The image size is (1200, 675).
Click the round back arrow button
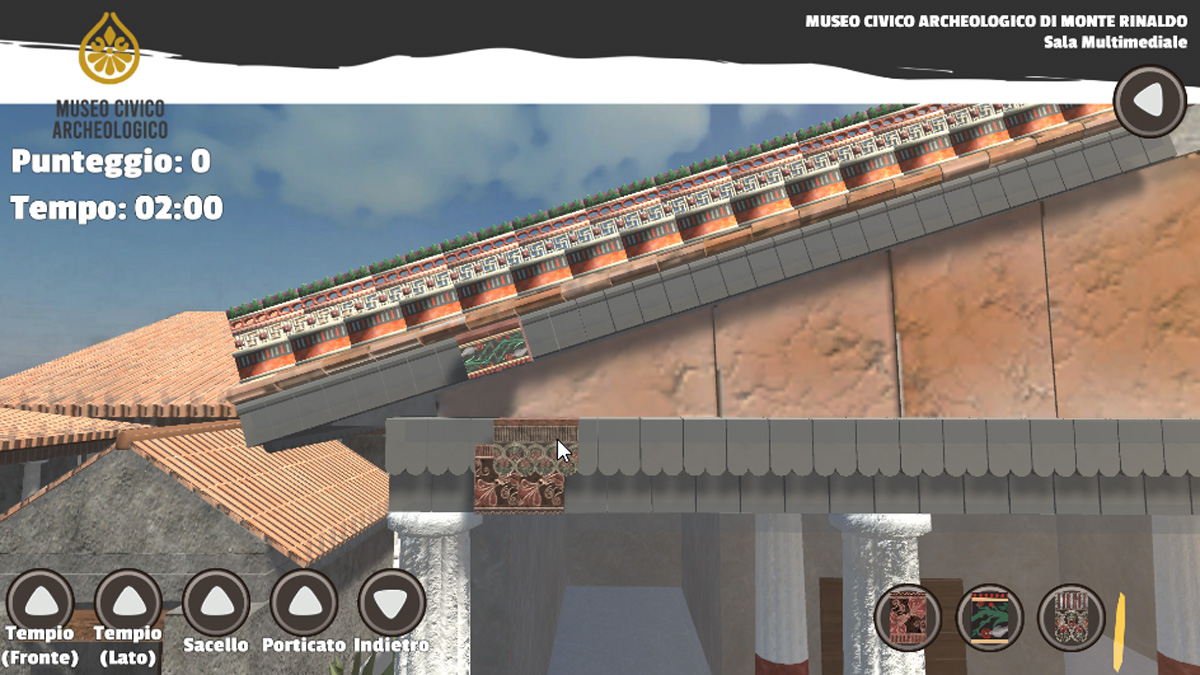tap(1150, 101)
